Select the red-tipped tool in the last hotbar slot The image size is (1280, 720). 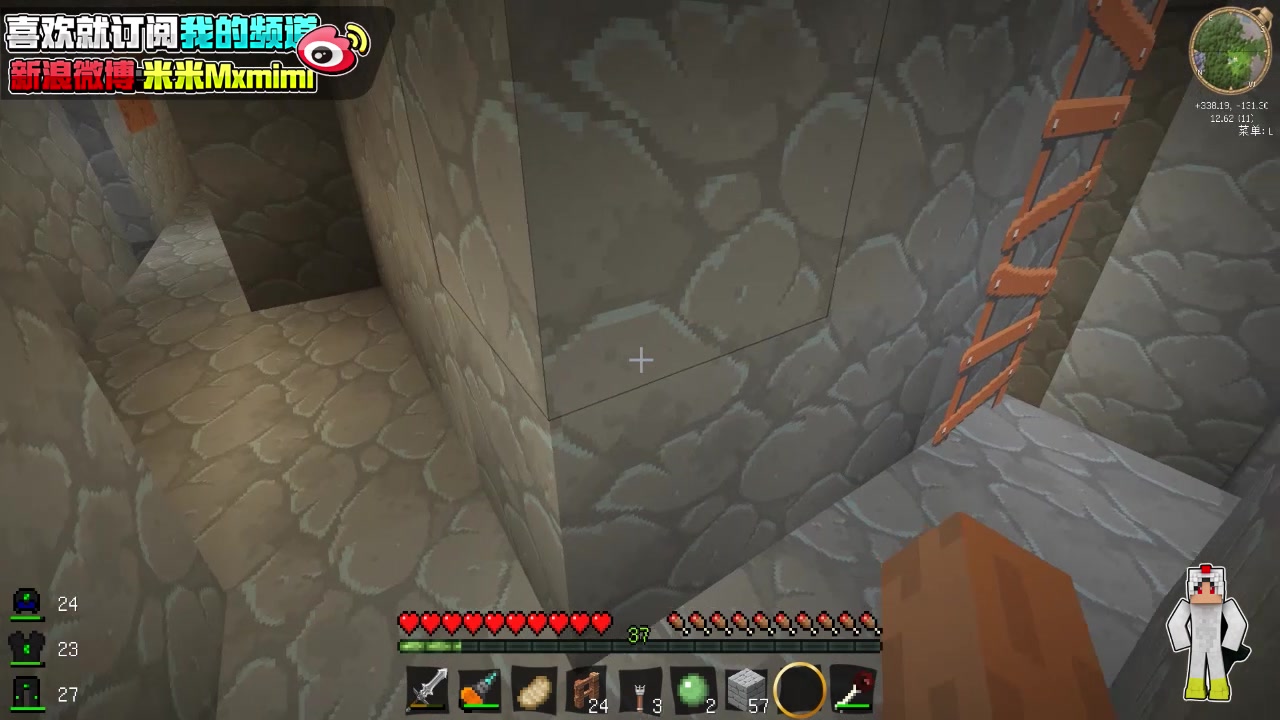coord(853,690)
